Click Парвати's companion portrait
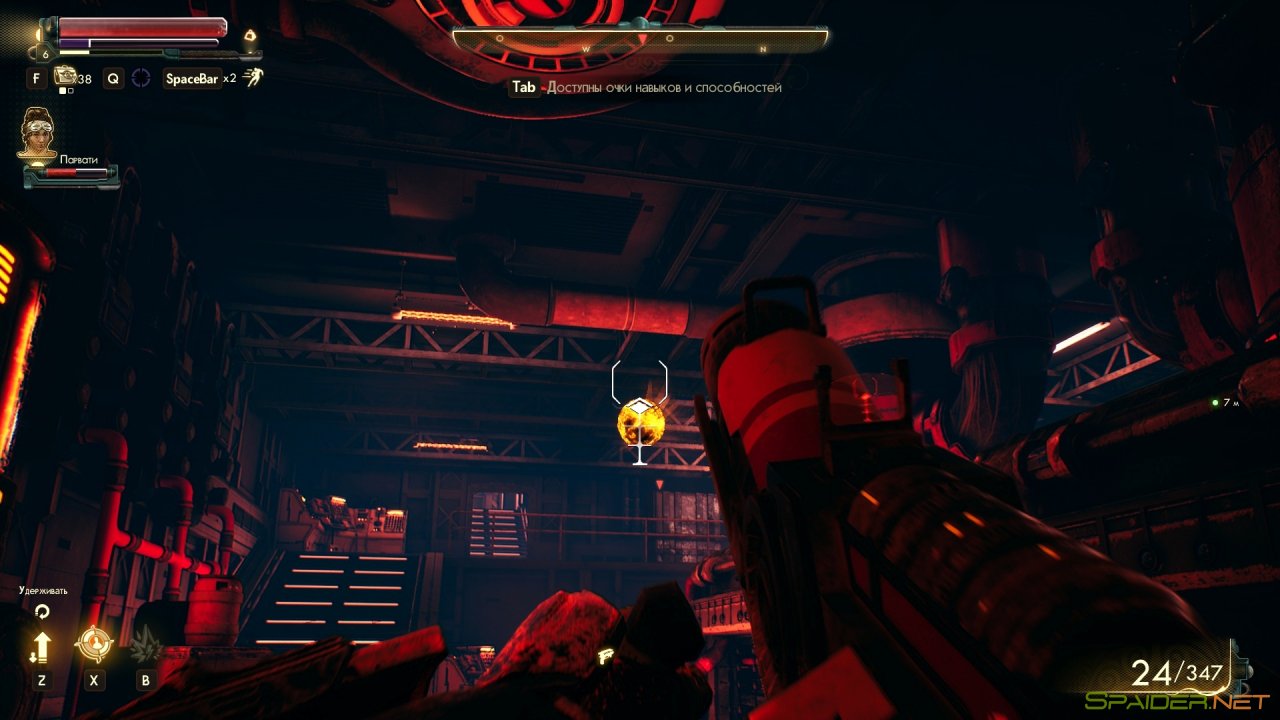This screenshot has width=1280, height=720. 36,133
